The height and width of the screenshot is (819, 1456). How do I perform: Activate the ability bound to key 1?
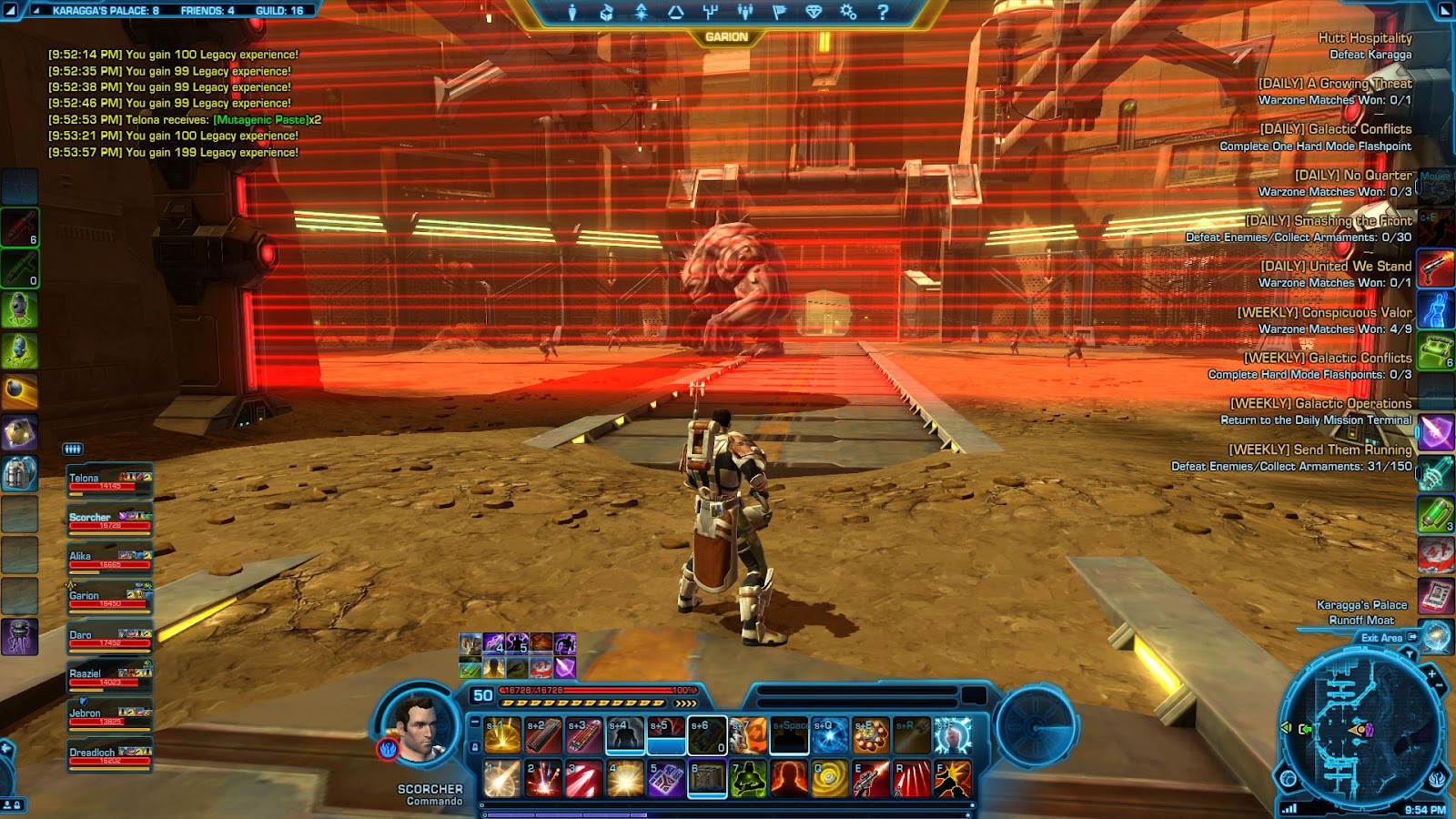(x=502, y=779)
